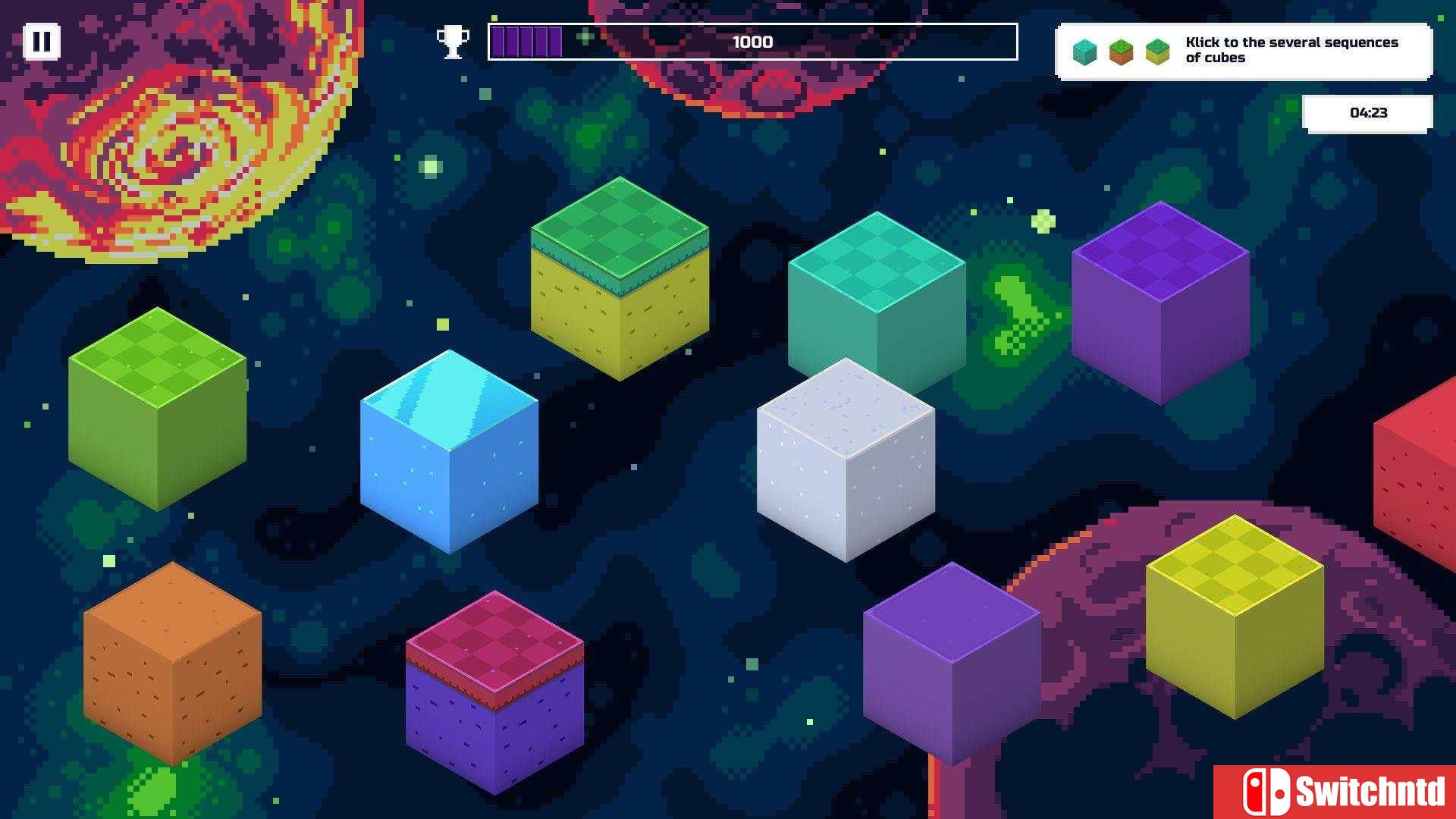Click the orange-bottom green cube icon in objectives
Image resolution: width=1456 pixels, height=819 pixels.
coord(1121,53)
